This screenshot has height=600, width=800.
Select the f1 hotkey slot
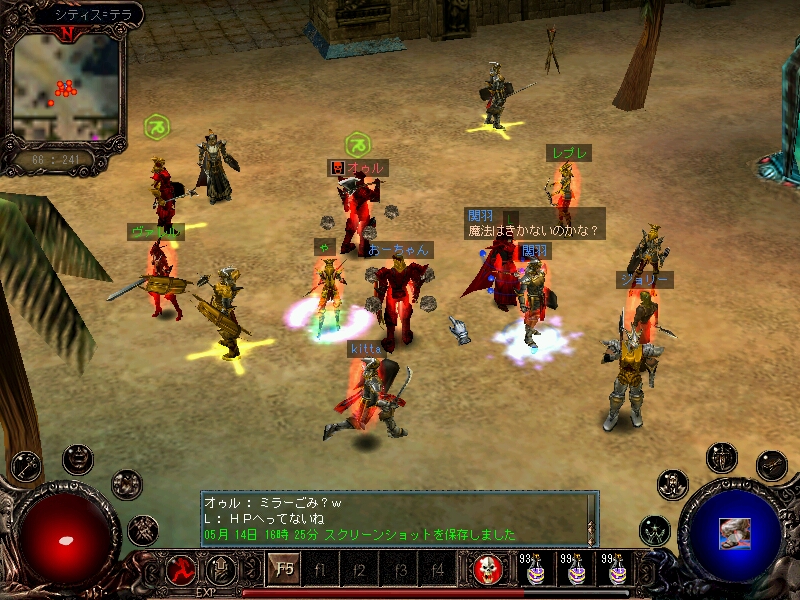pyautogui.click(x=321, y=571)
